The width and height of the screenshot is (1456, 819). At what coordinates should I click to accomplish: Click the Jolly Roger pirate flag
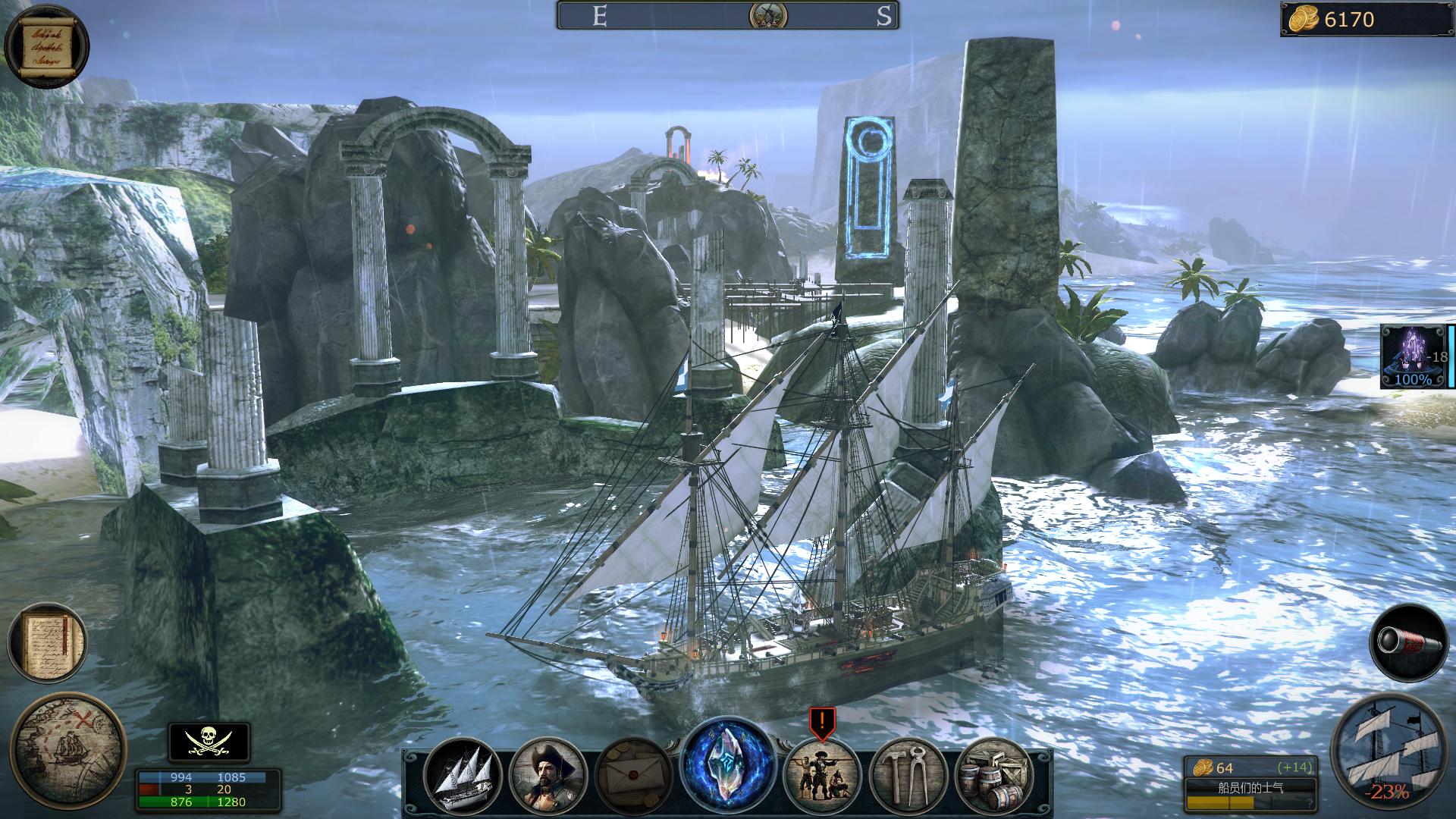[209, 742]
